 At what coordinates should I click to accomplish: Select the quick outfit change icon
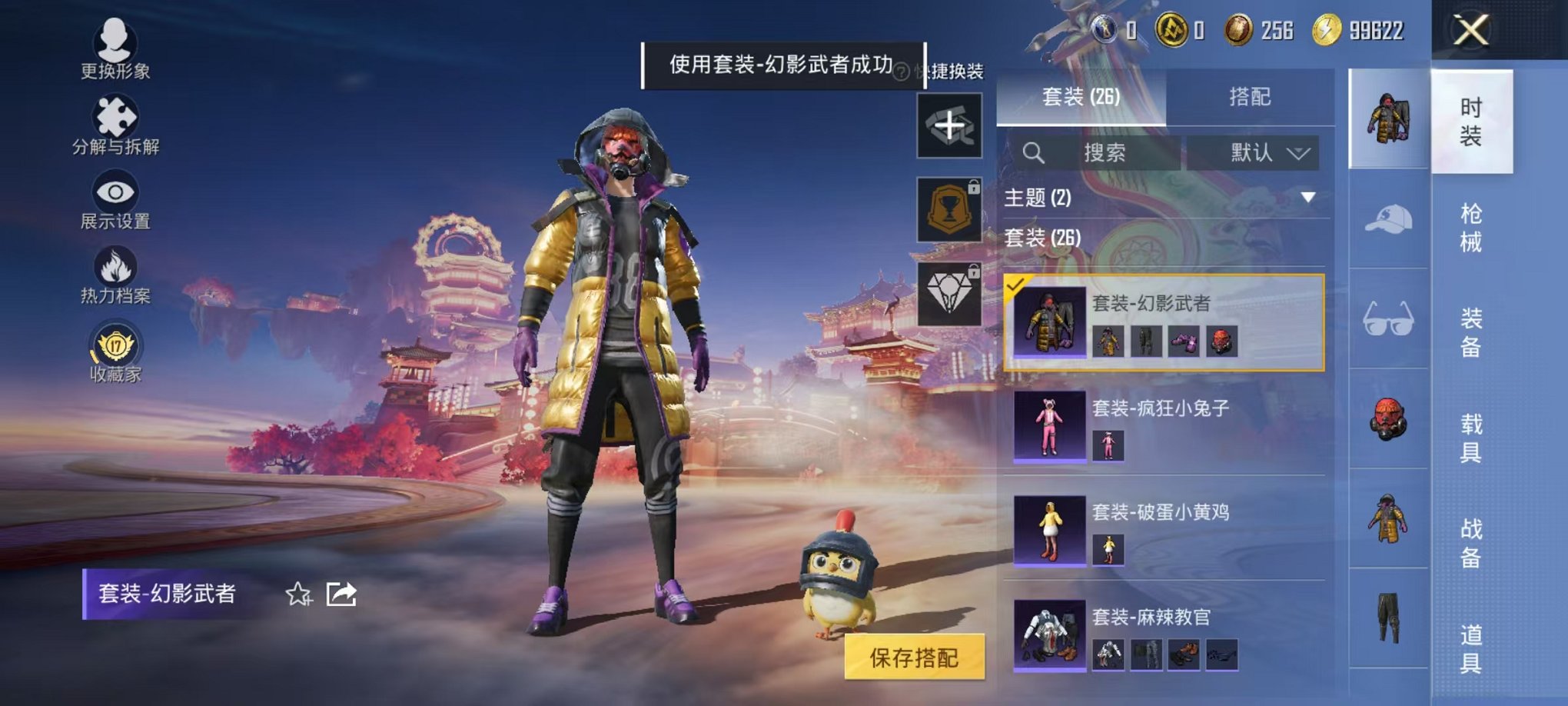pyautogui.click(x=952, y=123)
